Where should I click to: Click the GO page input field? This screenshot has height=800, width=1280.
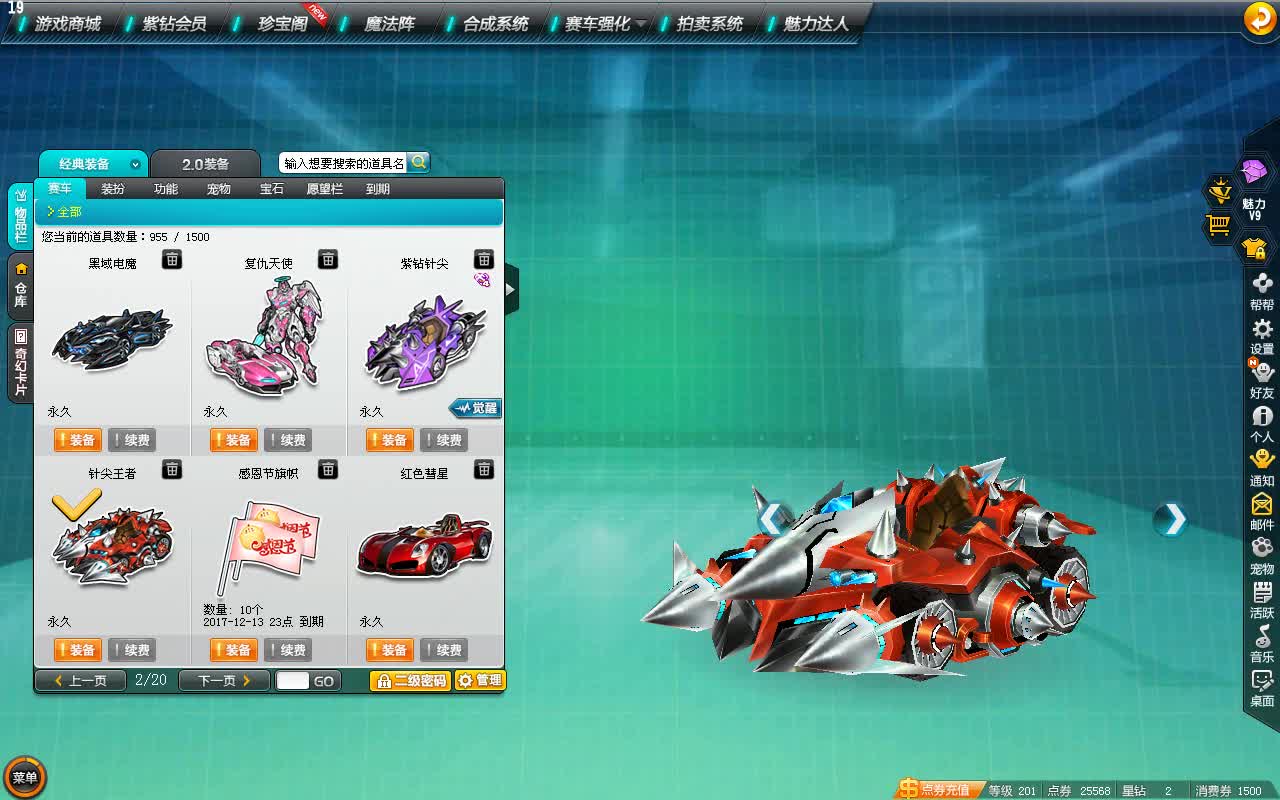coord(296,680)
